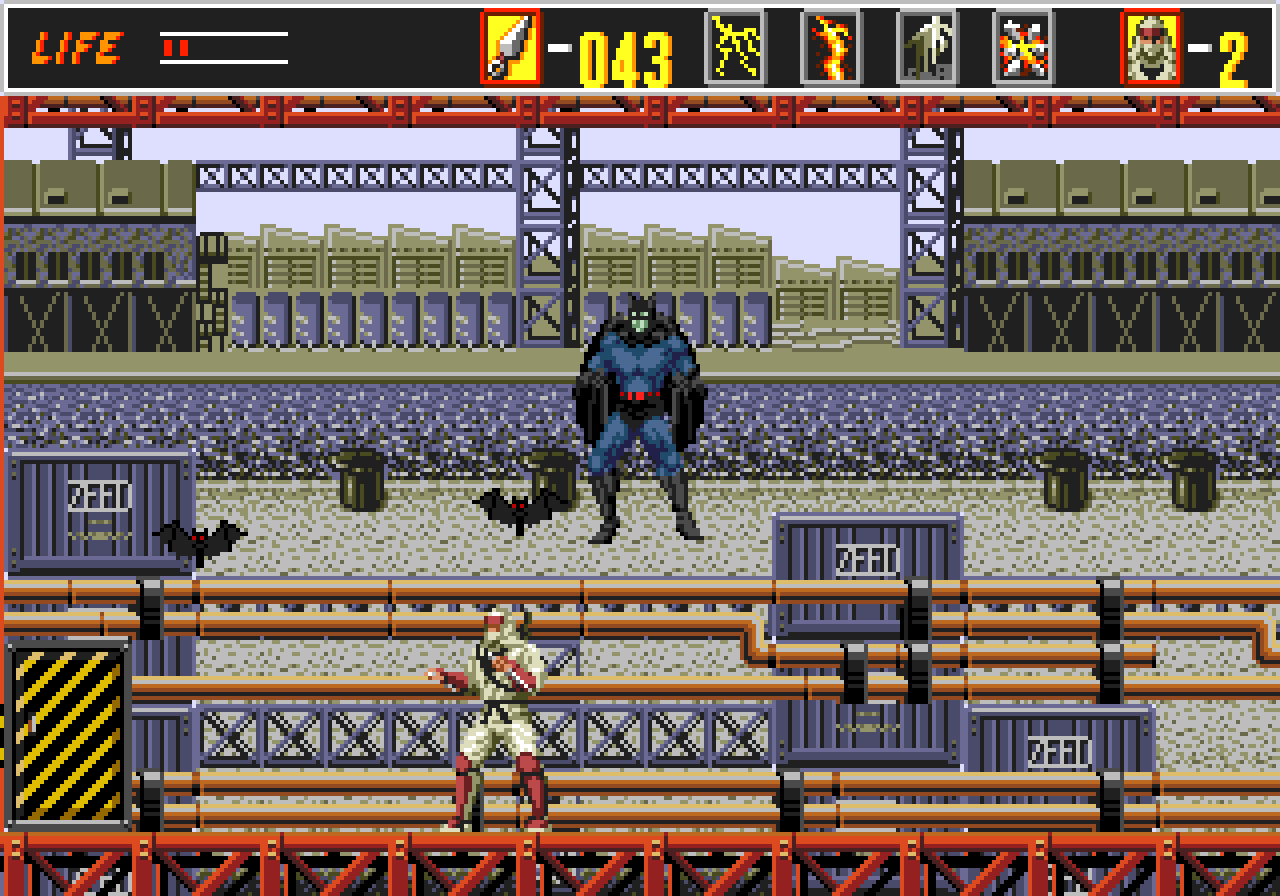Select the Kariu fire pillar ninjutsu
Screen dimensions: 1280x896
[x=831, y=47]
